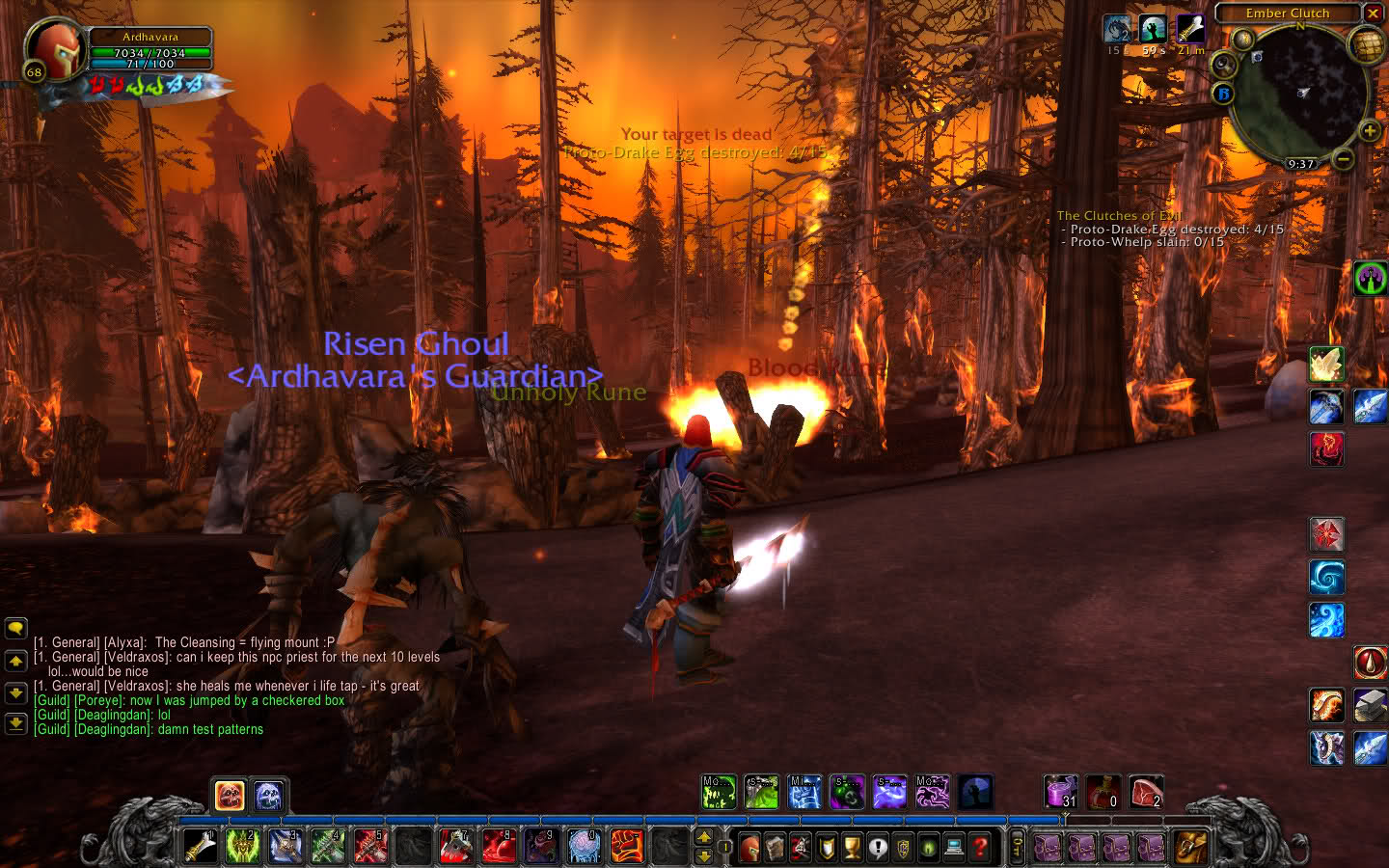Open the tracking magnifier button on minimap
Image resolution: width=1389 pixels, height=868 pixels.
1224,66
